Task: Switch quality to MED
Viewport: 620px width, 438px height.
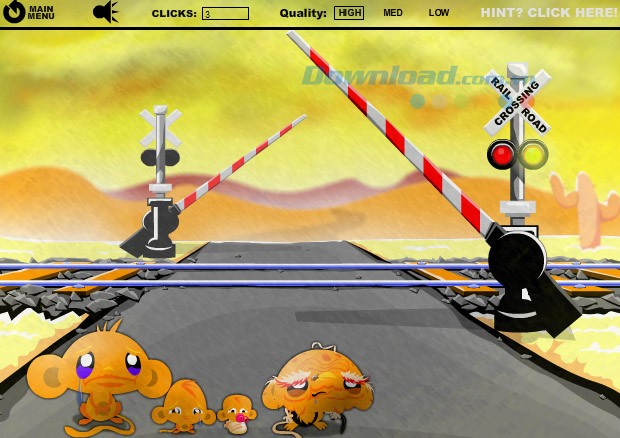Action: [393, 13]
